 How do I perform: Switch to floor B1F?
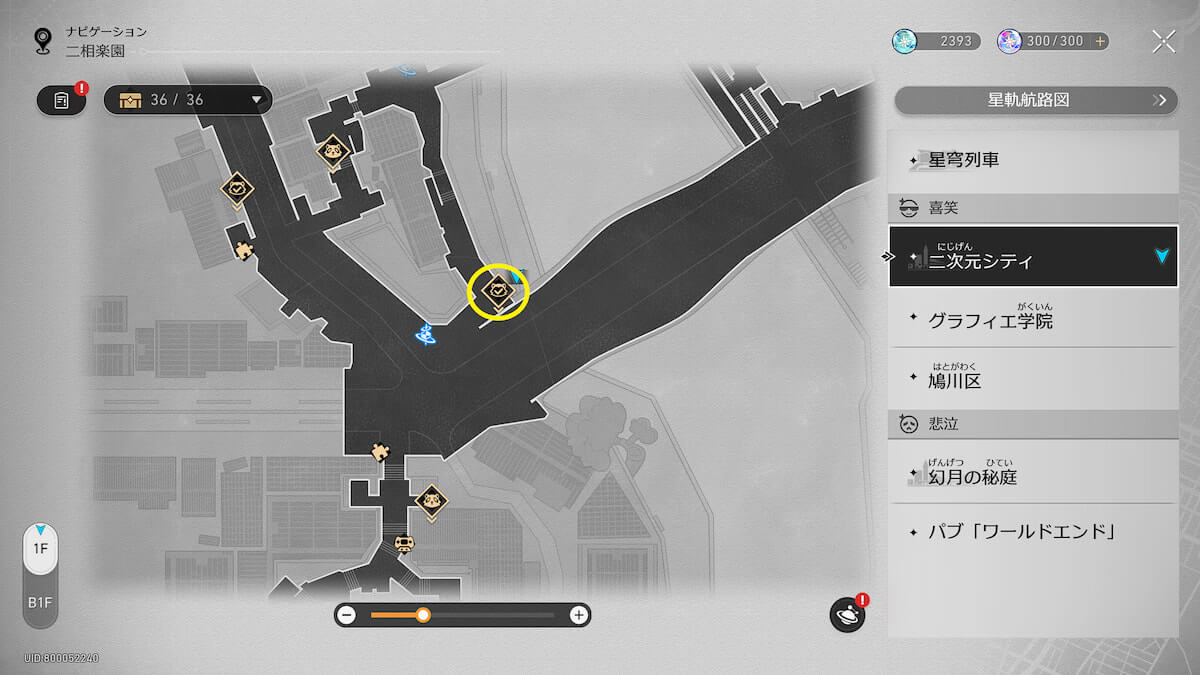click(40, 604)
